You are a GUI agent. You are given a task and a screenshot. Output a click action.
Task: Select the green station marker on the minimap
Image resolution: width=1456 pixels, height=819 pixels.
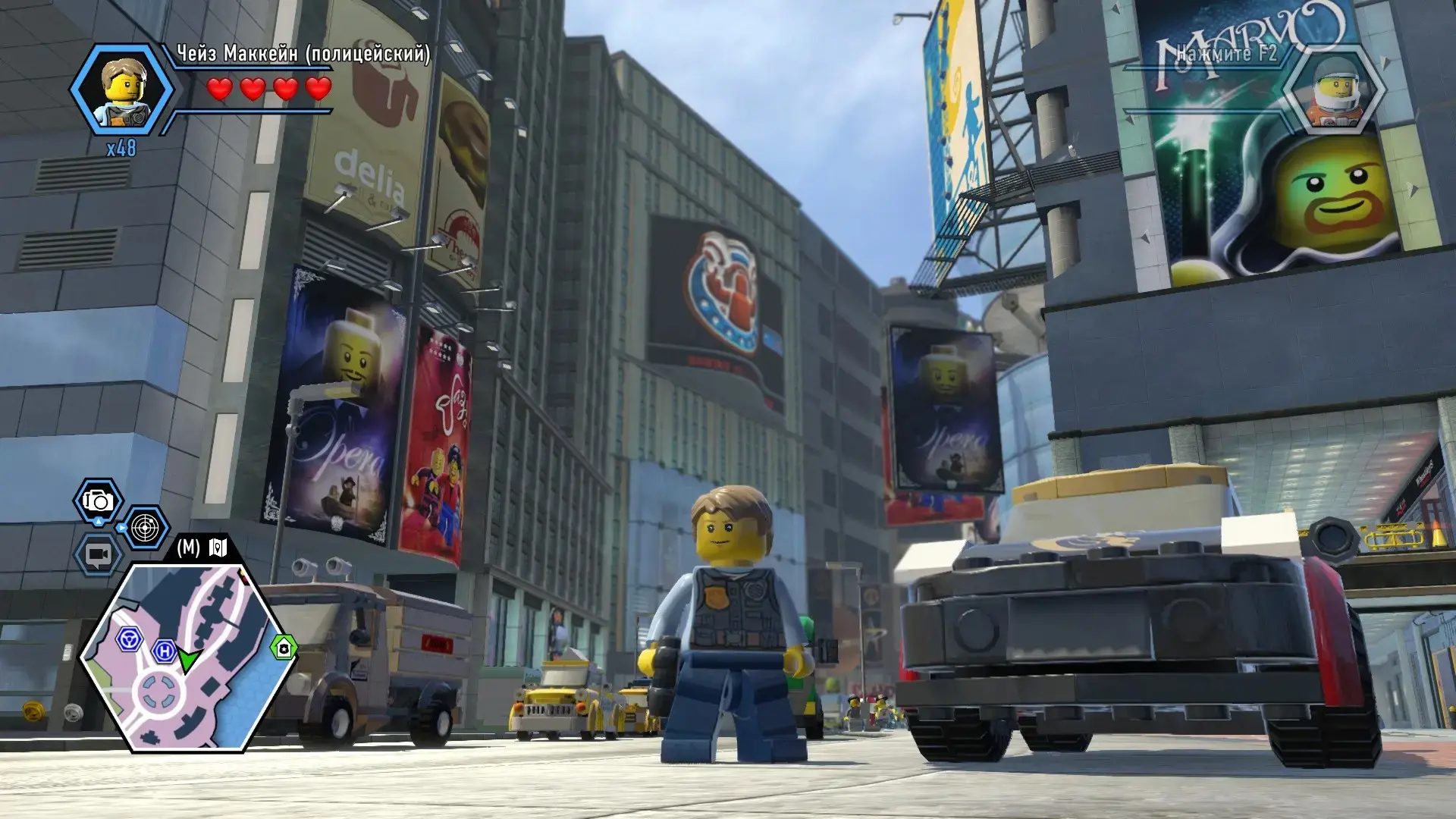284,648
